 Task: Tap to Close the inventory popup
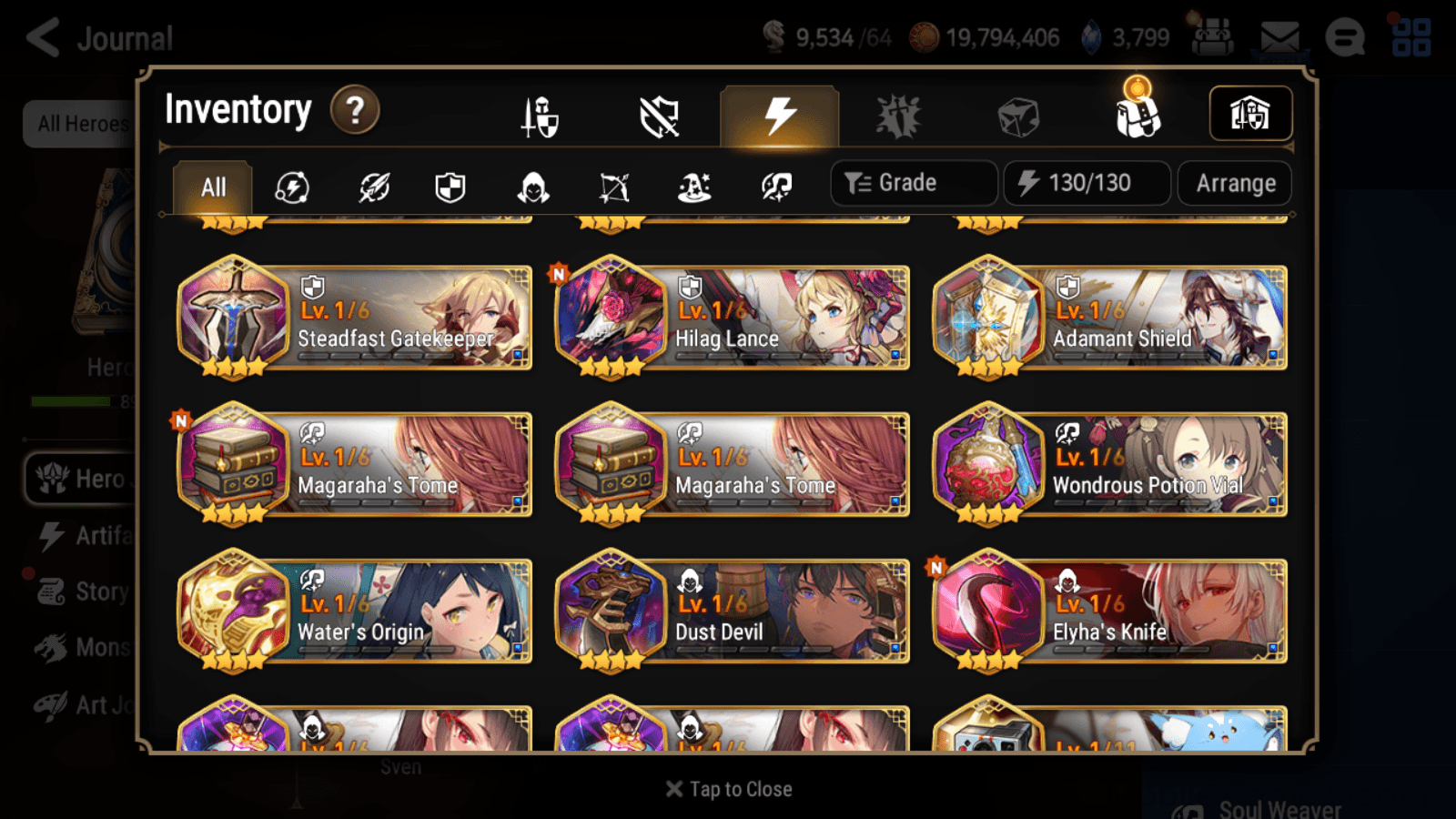[x=727, y=788]
